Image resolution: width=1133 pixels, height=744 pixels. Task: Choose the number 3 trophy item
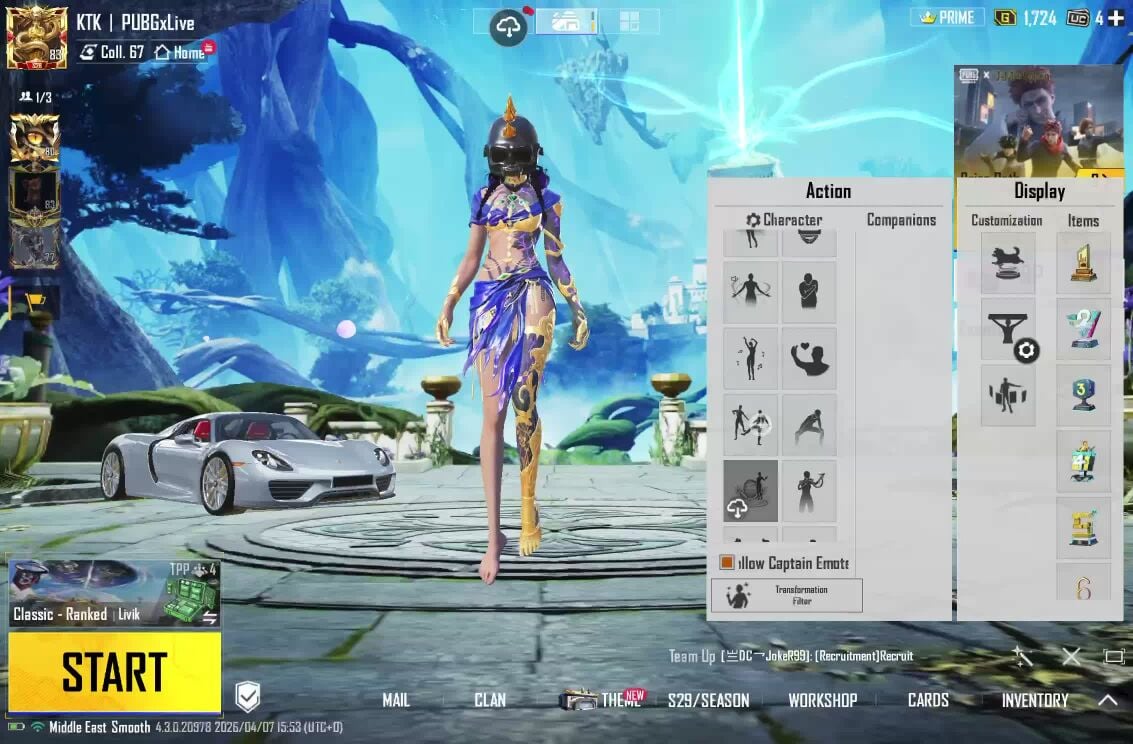[x=1083, y=394]
